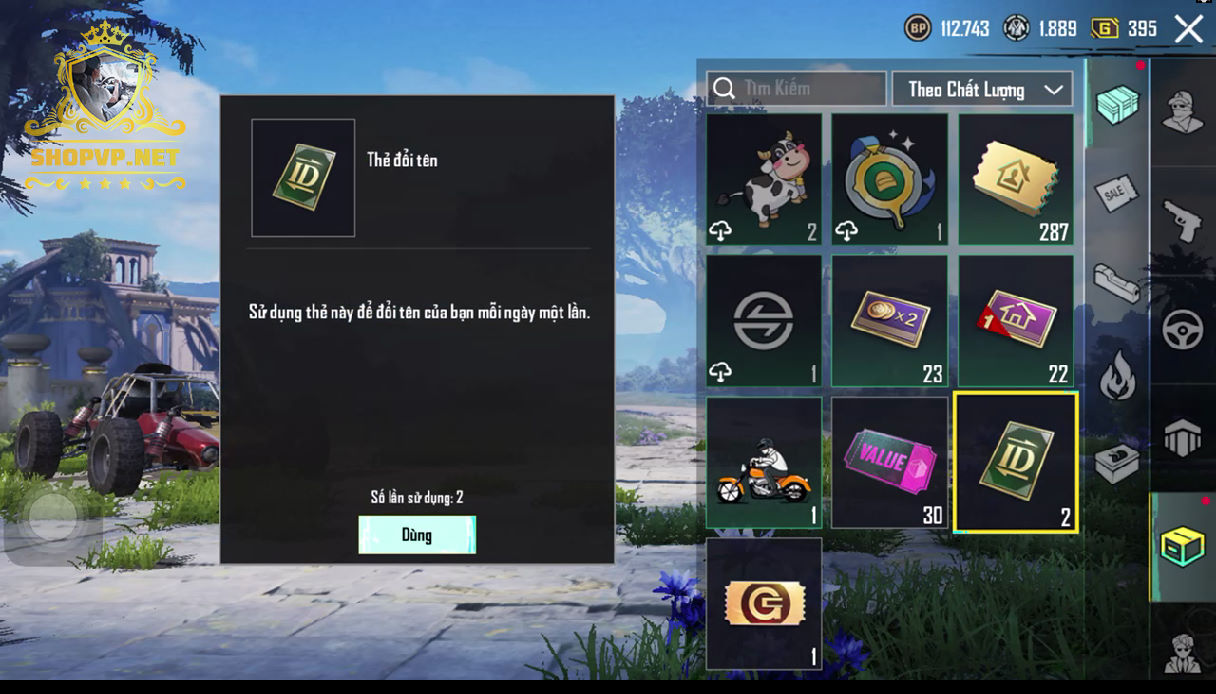Screen dimensions: 1216x694
Task: Open the SALE tag sub-category
Action: tap(1116, 193)
